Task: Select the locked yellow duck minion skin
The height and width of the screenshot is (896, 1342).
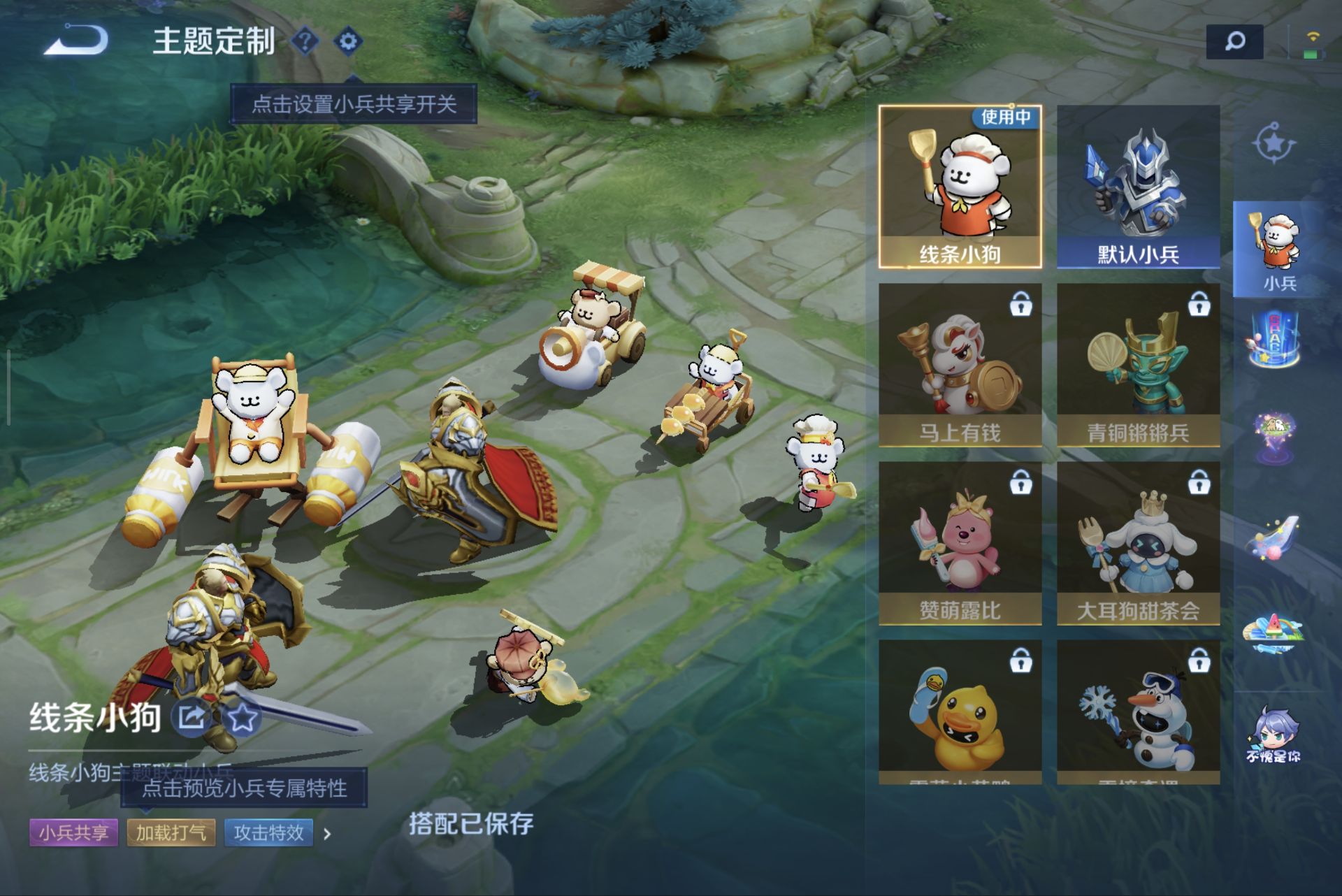Action: coord(960,711)
